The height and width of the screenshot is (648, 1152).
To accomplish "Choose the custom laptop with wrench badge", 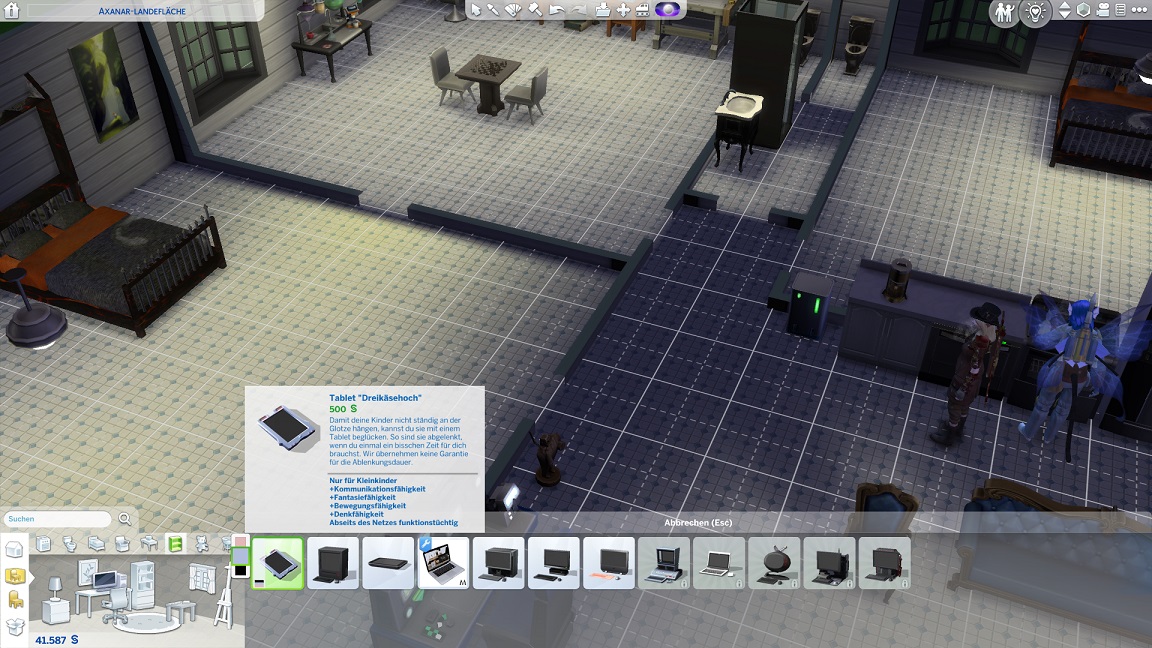I will 443,563.
